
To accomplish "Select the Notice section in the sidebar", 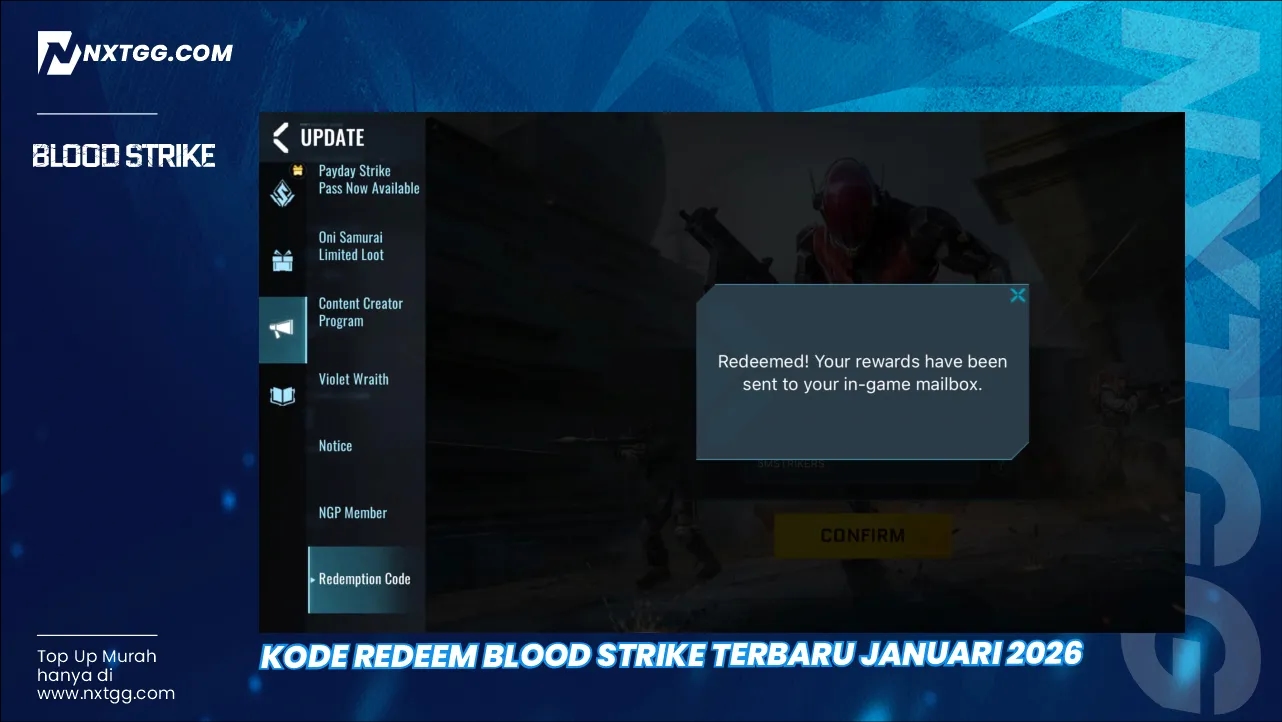I will pos(335,446).
